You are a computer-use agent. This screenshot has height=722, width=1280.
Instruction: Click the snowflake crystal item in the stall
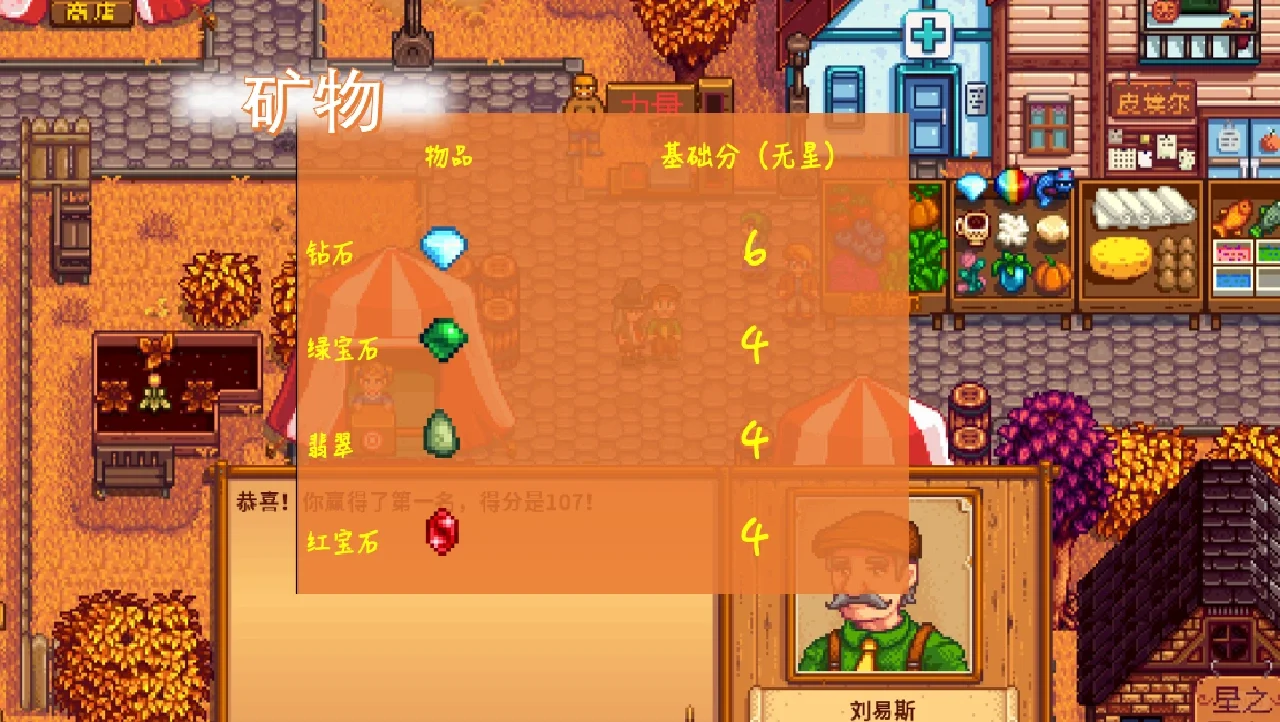pyautogui.click(x=1012, y=226)
